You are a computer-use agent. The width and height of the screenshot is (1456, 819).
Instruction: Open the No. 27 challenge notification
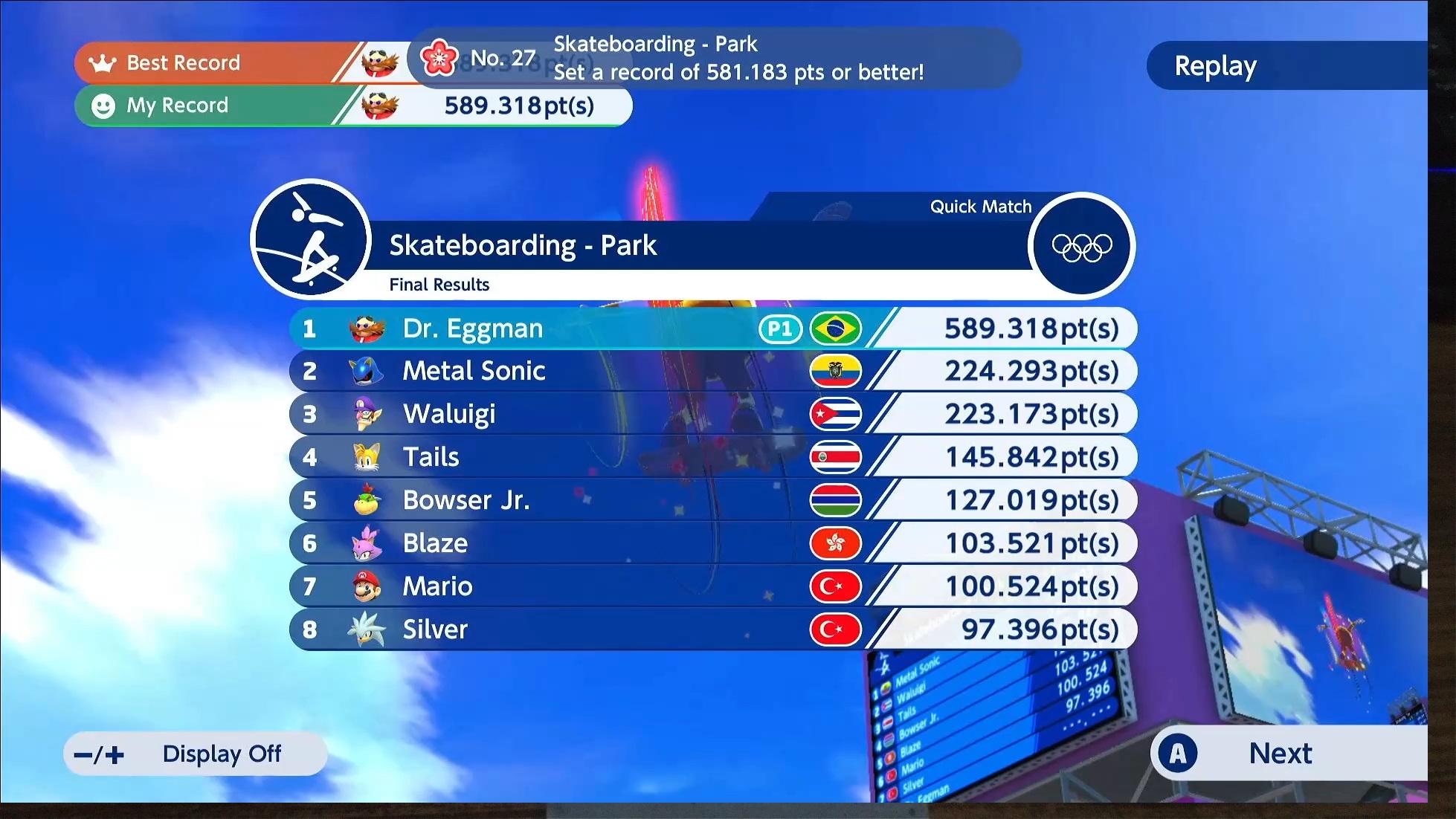[x=714, y=58]
